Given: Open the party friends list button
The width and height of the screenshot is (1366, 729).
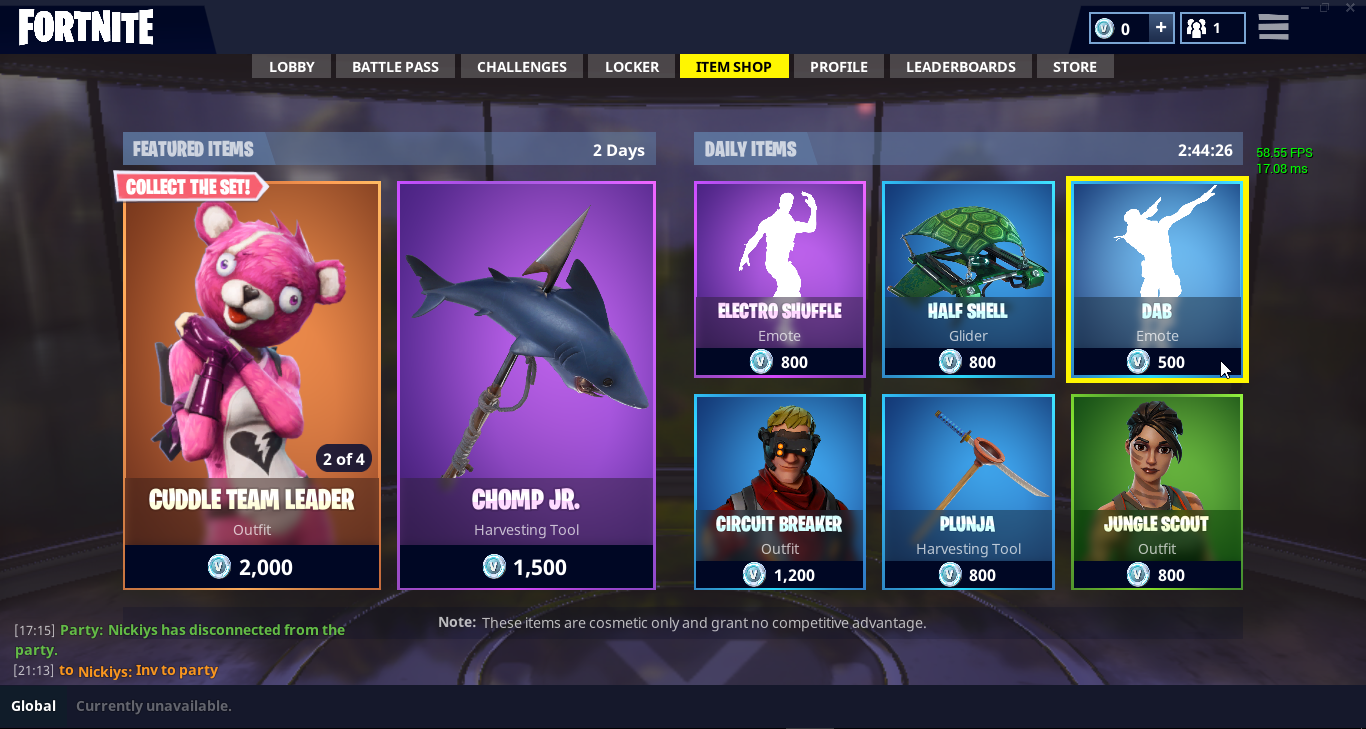Looking at the screenshot, I should pos(1212,28).
